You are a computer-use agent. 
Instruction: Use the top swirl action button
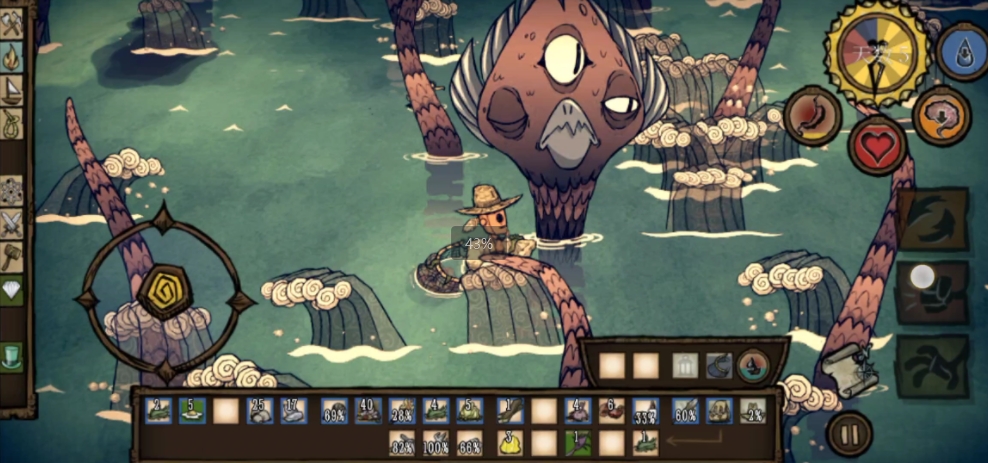[x=932, y=219]
